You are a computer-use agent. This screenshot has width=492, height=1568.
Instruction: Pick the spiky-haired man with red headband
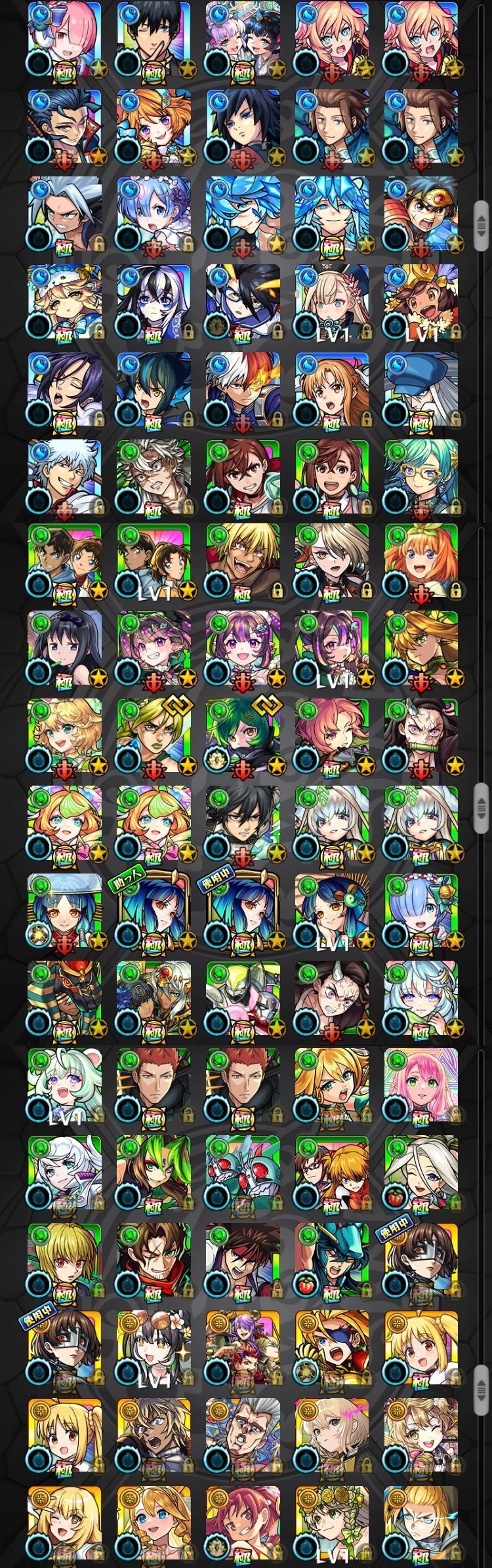tap(243, 1259)
